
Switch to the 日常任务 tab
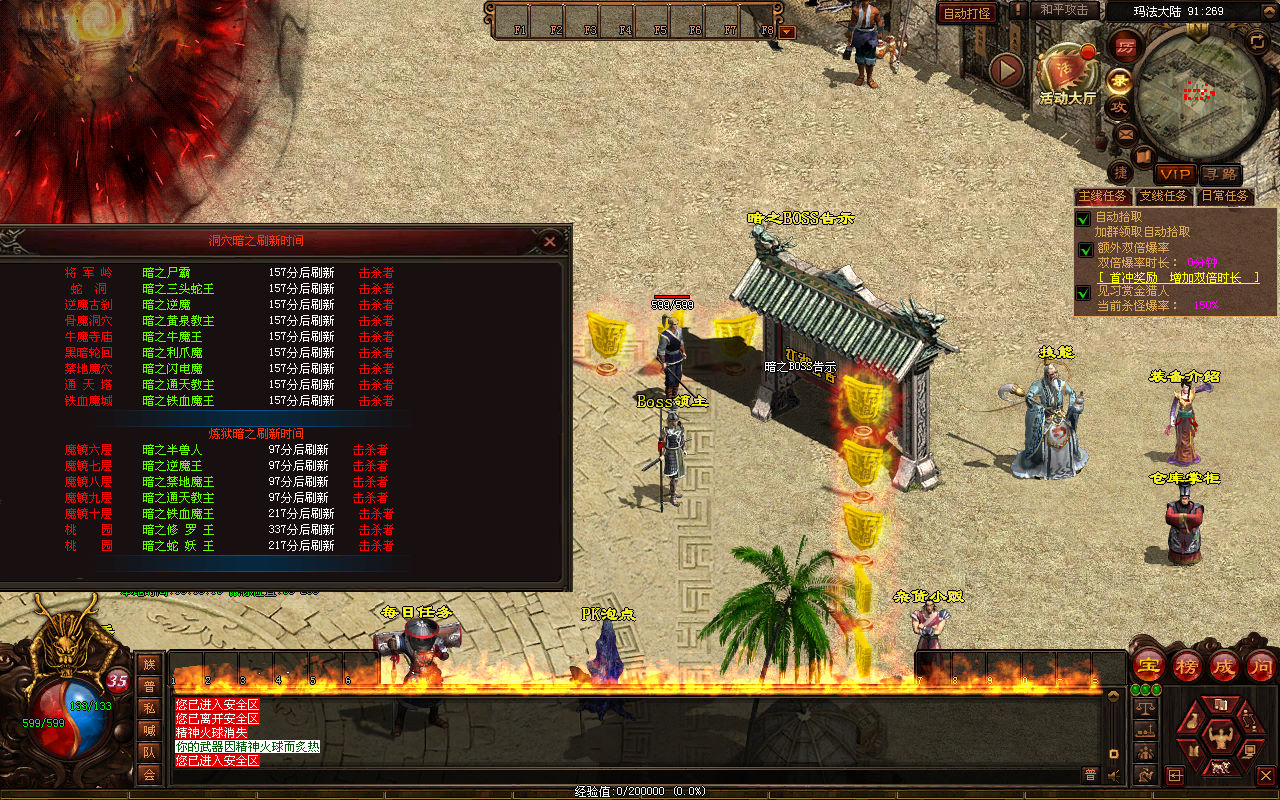(x=1225, y=197)
